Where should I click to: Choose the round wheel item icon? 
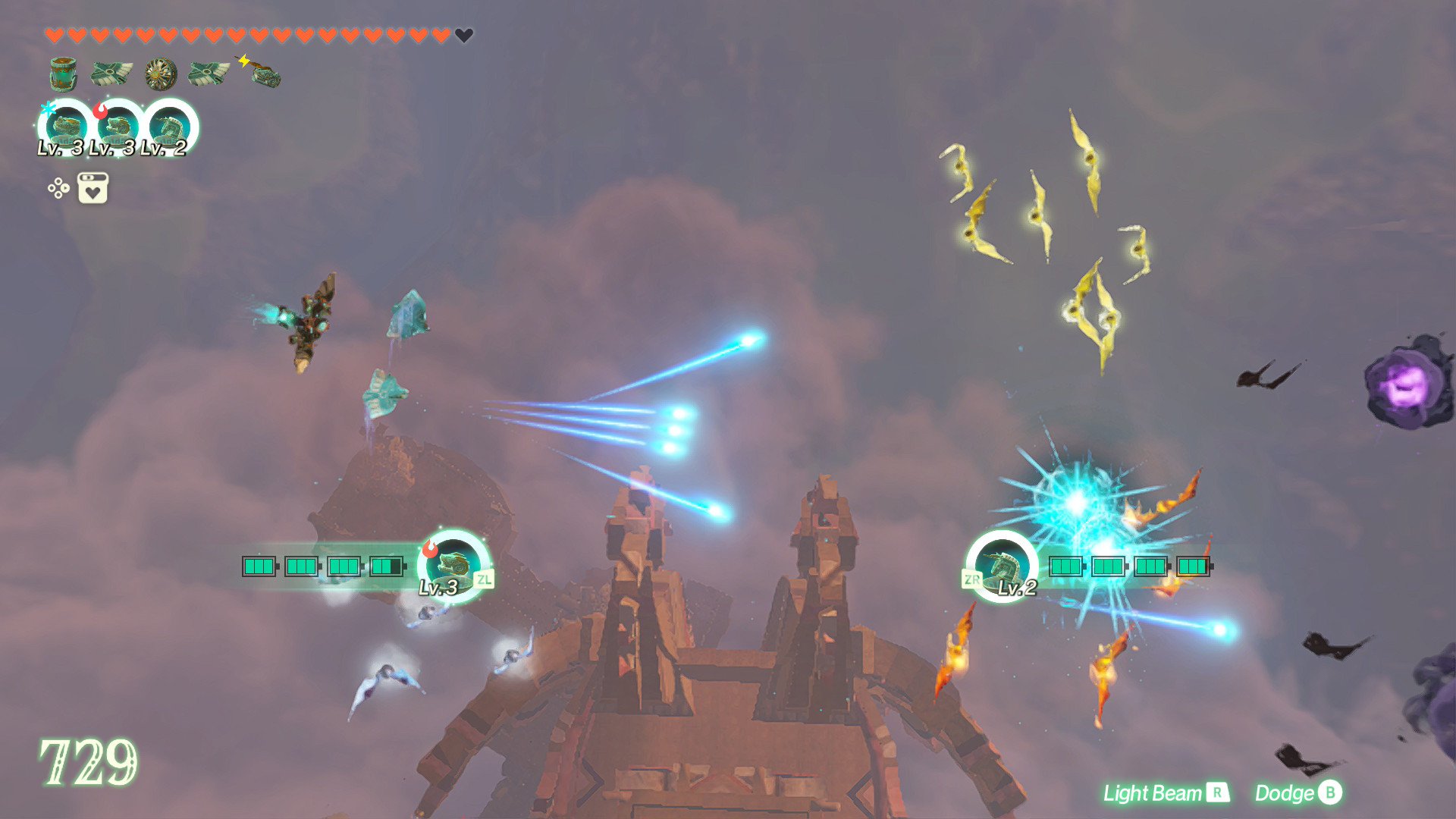(161, 74)
